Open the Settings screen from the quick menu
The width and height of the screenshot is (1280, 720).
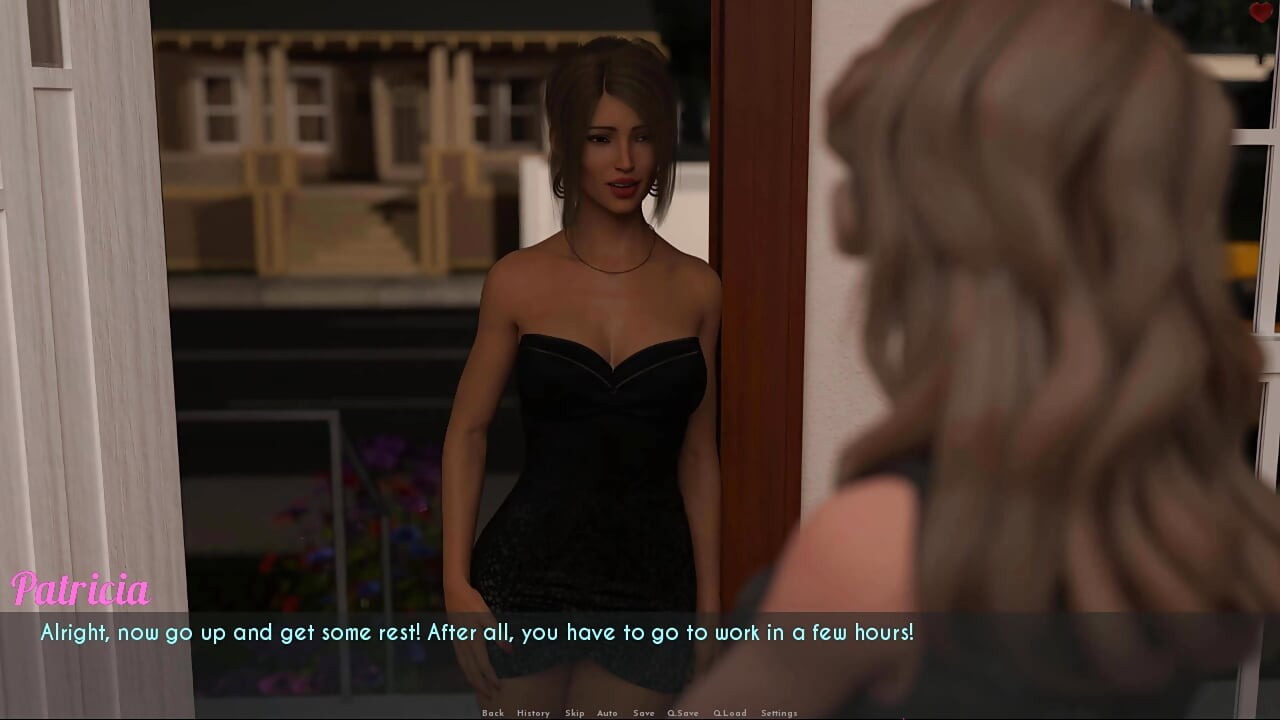pos(778,713)
